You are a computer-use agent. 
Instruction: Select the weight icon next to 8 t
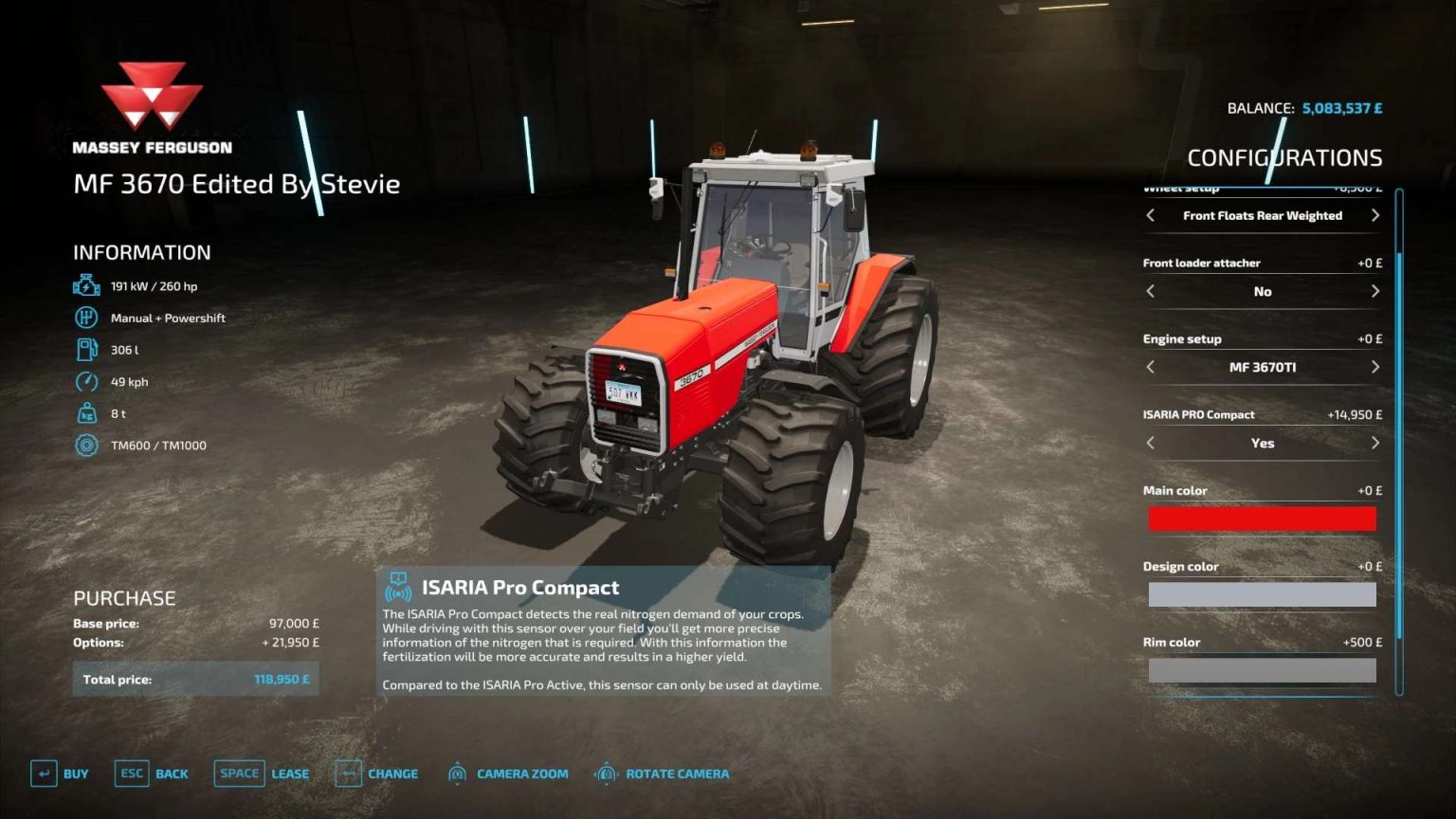(x=86, y=413)
